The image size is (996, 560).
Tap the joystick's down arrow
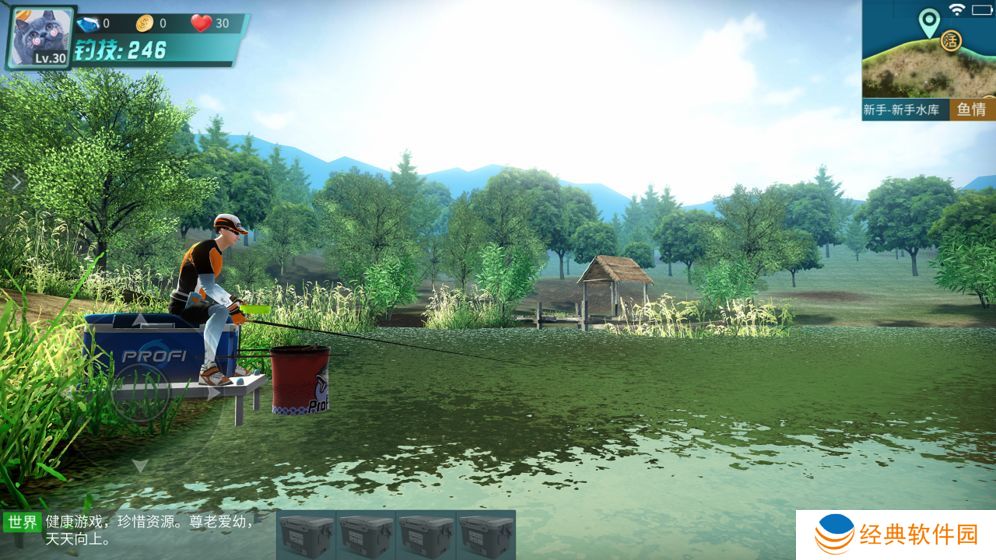(x=141, y=465)
